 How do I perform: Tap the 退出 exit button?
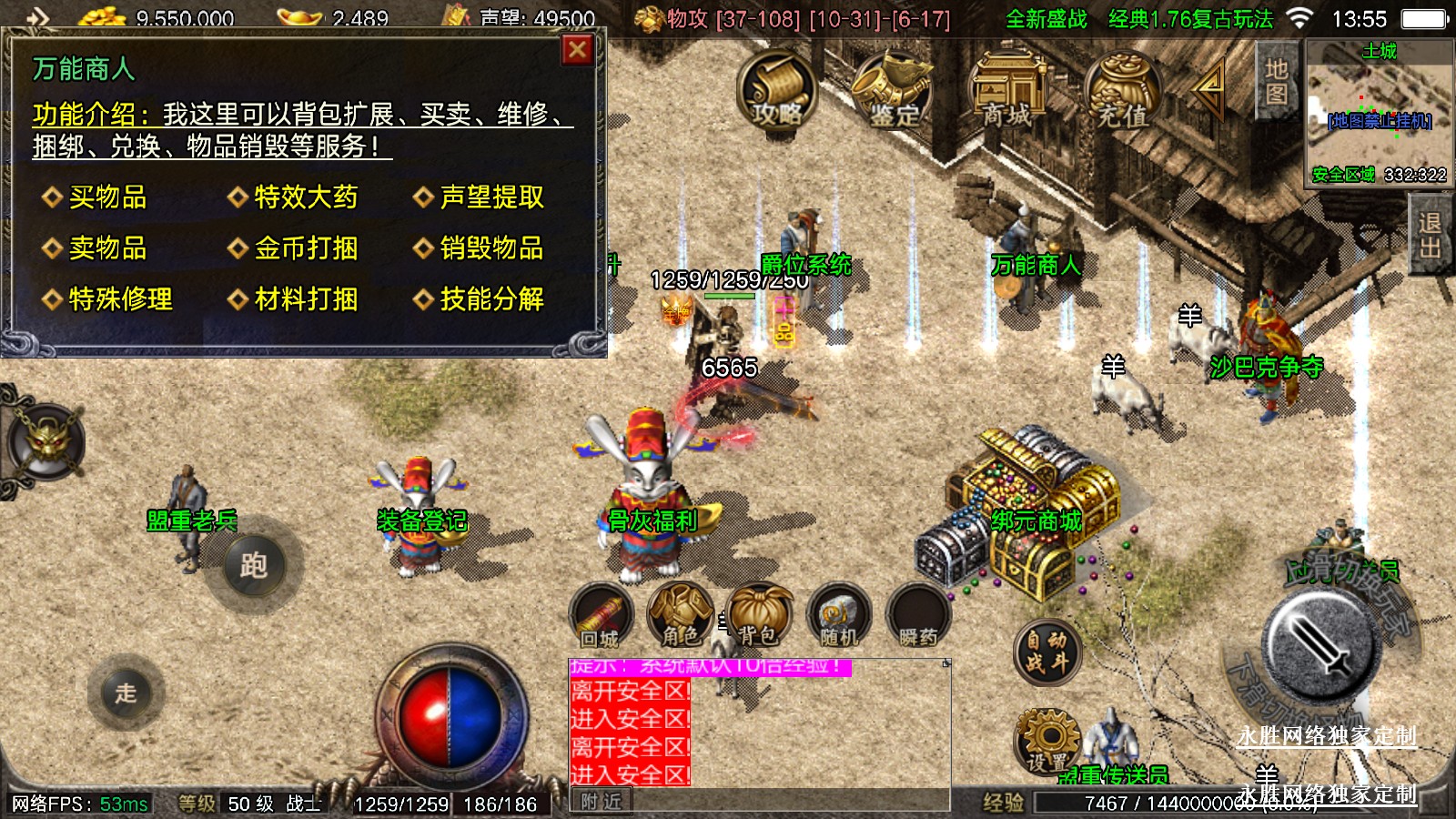tap(1430, 236)
